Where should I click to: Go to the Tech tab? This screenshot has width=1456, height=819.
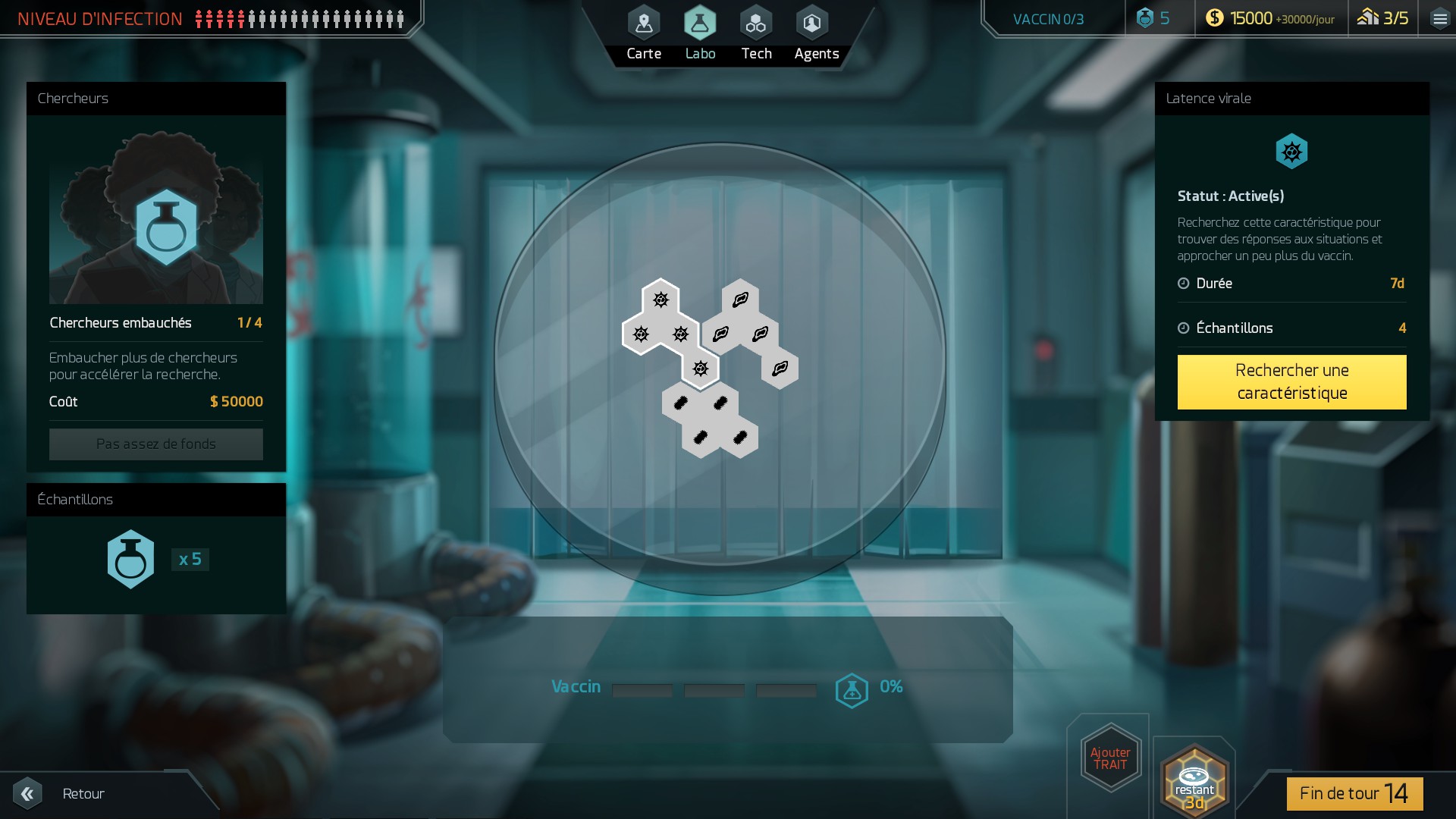click(756, 34)
